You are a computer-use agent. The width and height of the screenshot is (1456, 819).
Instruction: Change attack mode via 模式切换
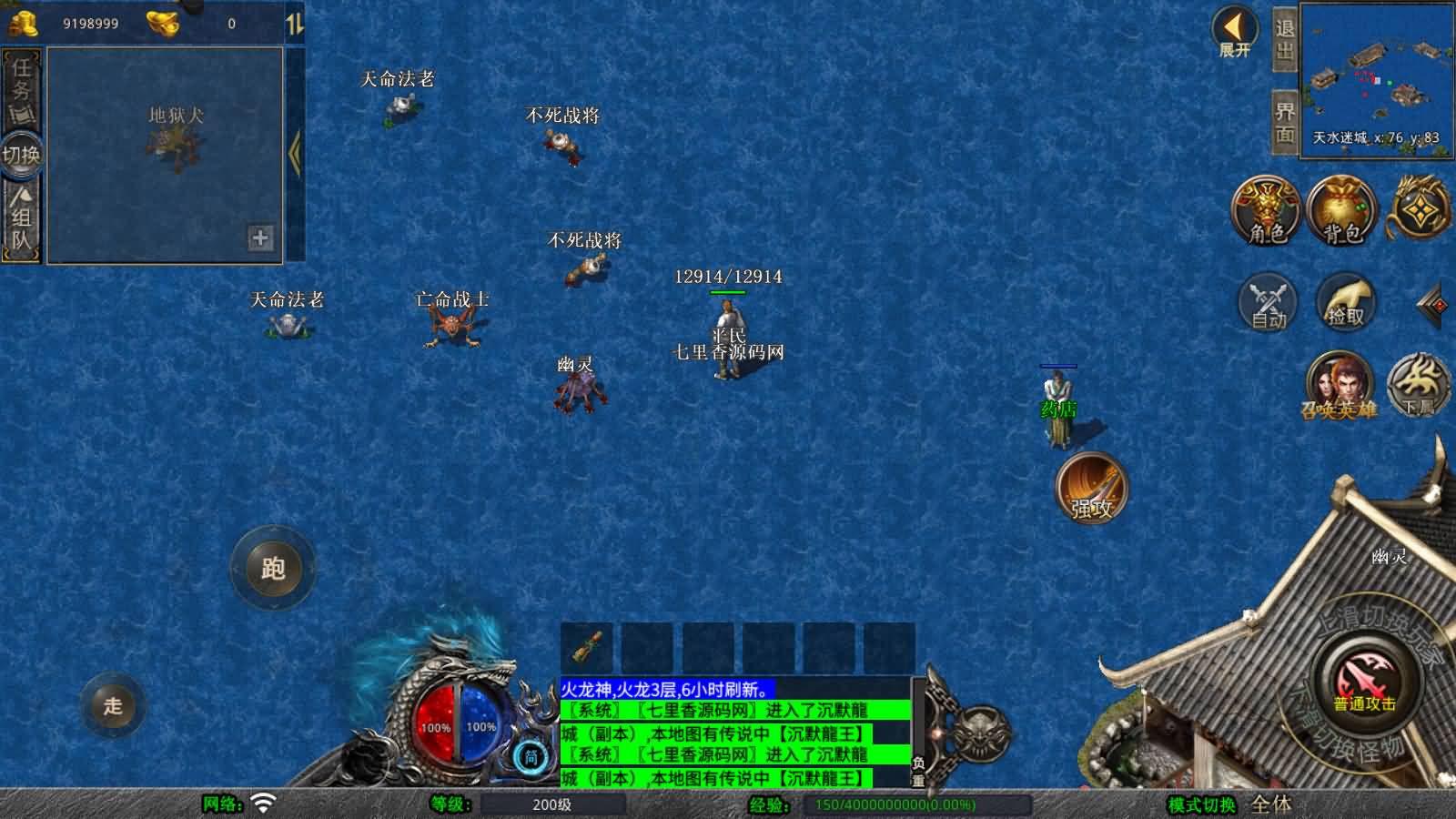(1201, 804)
